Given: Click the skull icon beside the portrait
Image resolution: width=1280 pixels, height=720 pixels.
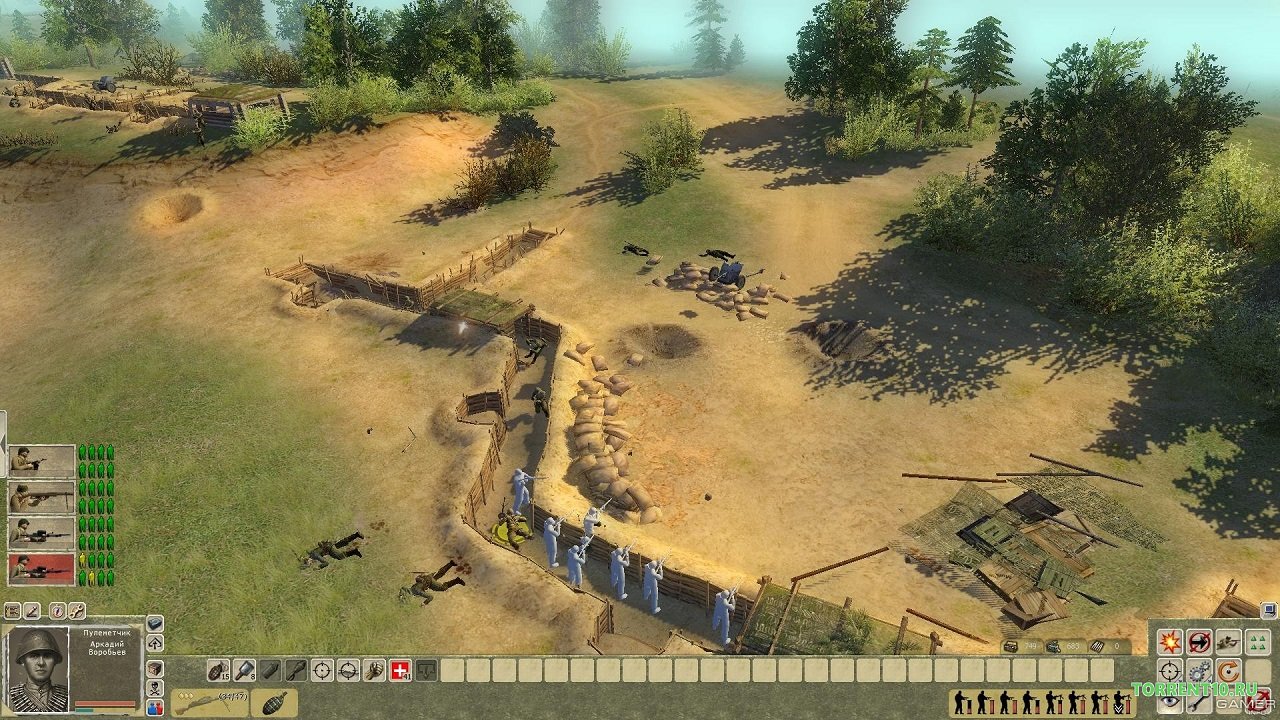Looking at the screenshot, I should (155, 688).
